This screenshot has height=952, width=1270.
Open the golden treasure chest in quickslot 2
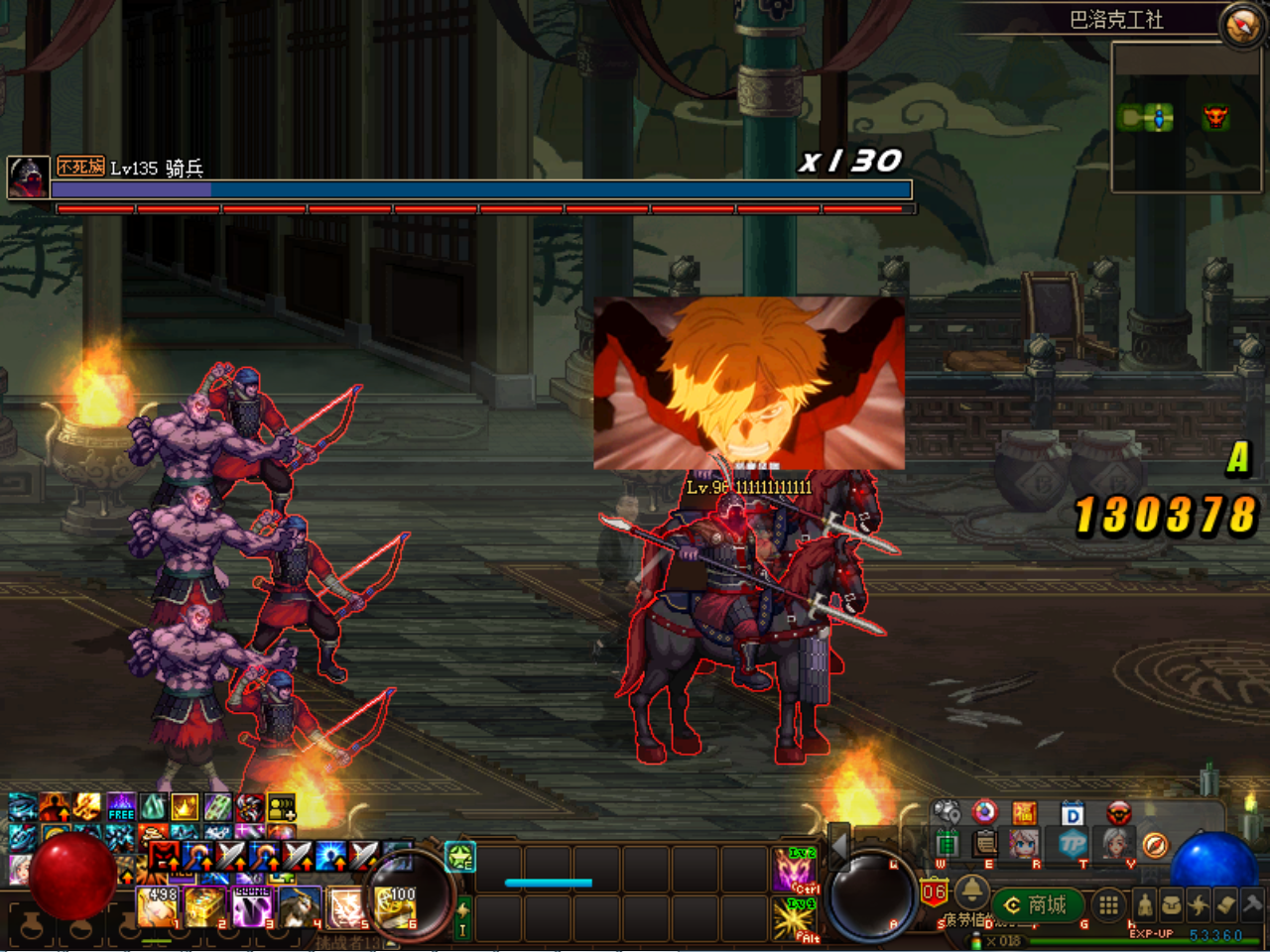coord(205,907)
